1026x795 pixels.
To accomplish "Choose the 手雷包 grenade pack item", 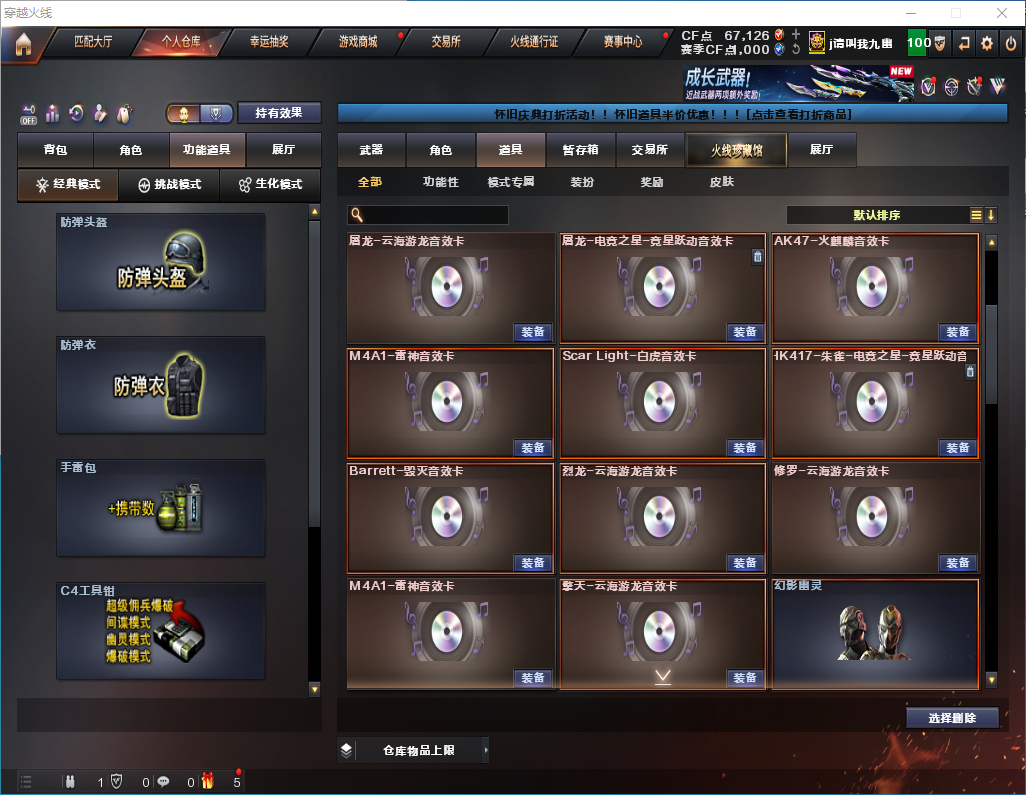I will pyautogui.click(x=161, y=507).
